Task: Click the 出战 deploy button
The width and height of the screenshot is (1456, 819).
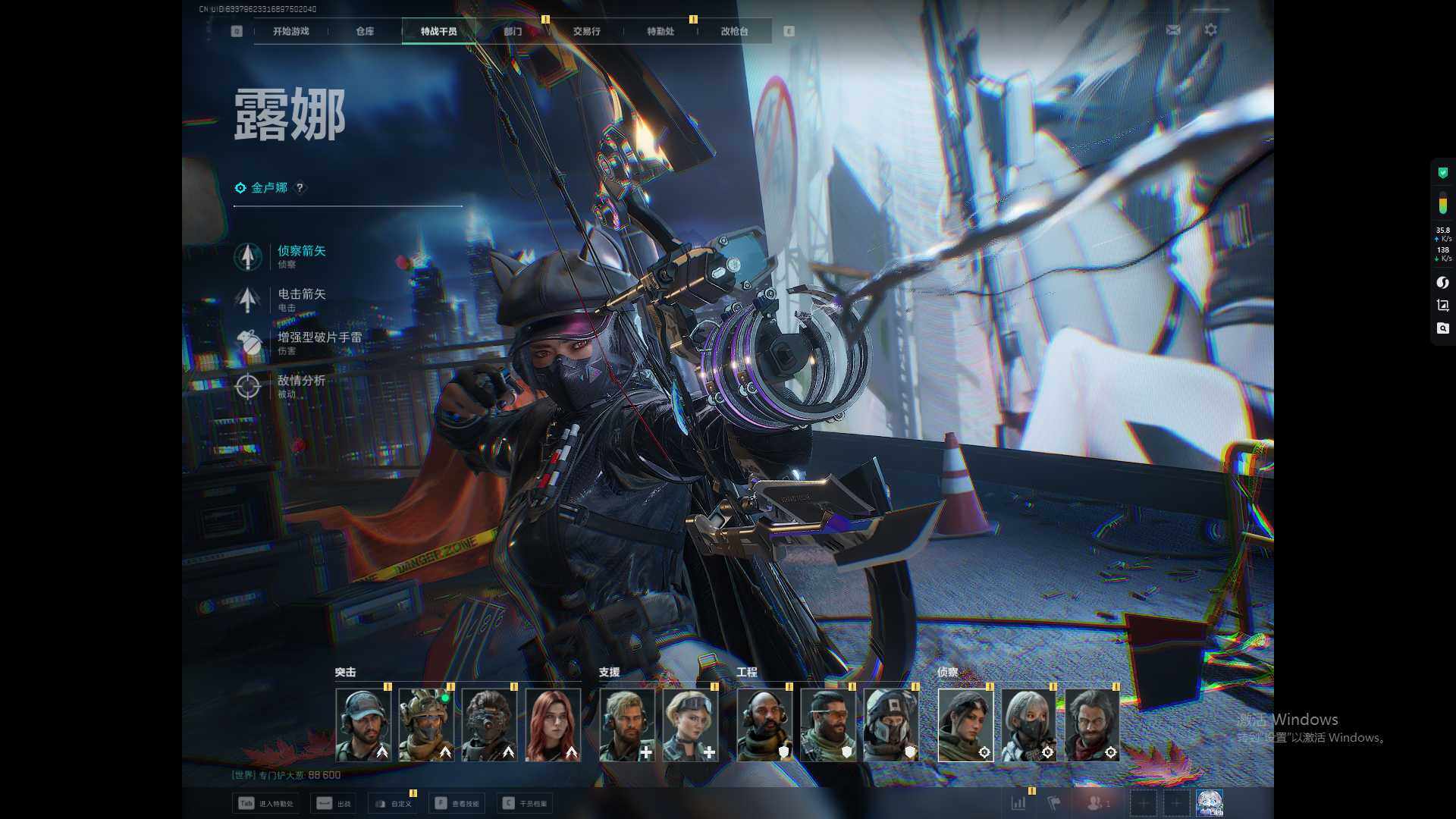Action: pyautogui.click(x=335, y=804)
